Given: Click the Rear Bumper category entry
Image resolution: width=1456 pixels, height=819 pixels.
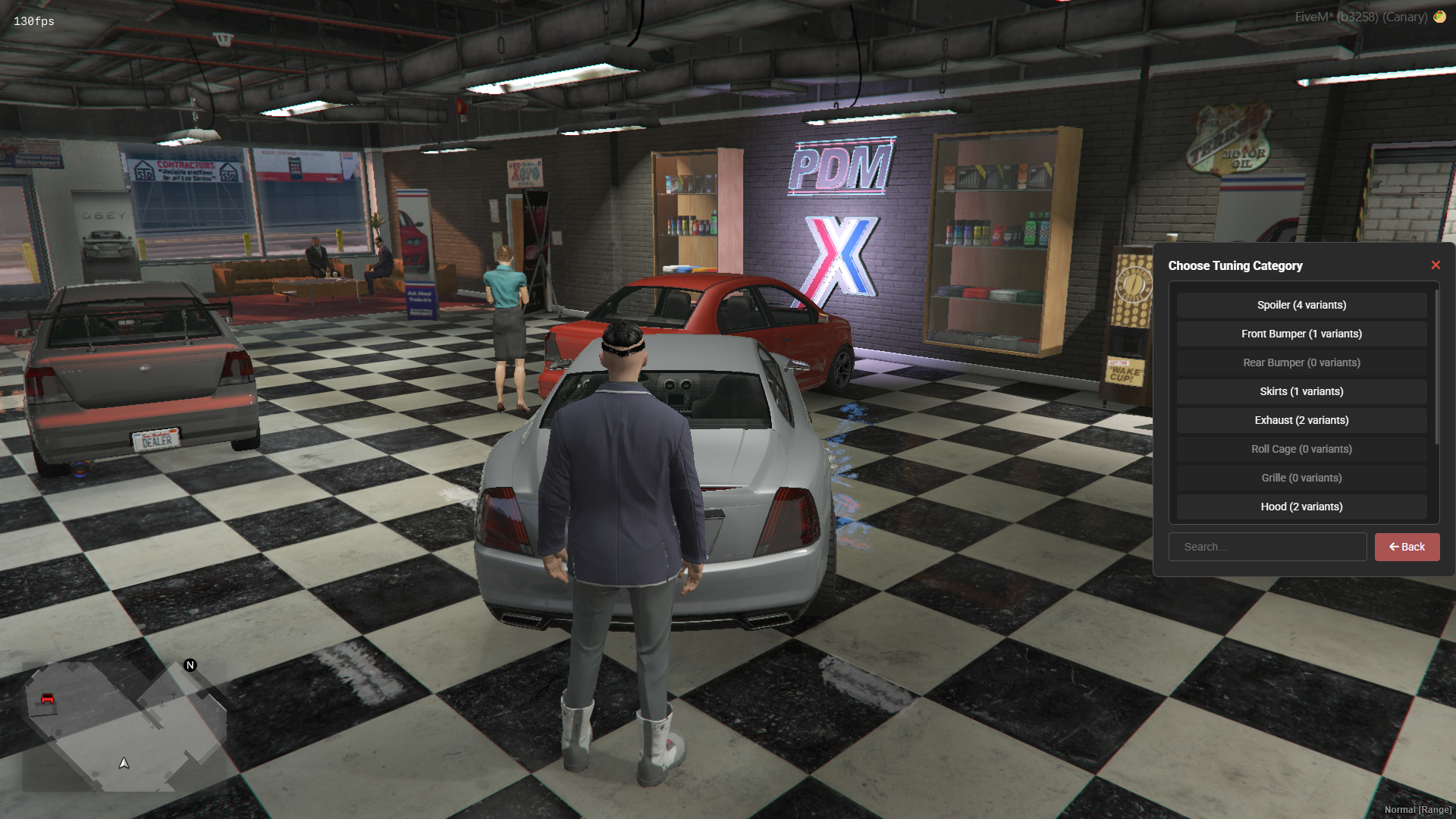Looking at the screenshot, I should point(1301,362).
